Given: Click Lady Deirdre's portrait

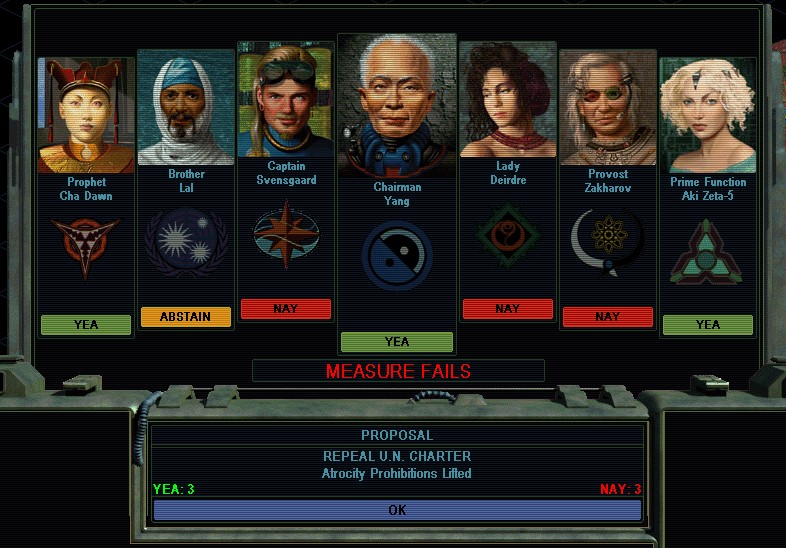Looking at the screenshot, I should tap(507, 101).
